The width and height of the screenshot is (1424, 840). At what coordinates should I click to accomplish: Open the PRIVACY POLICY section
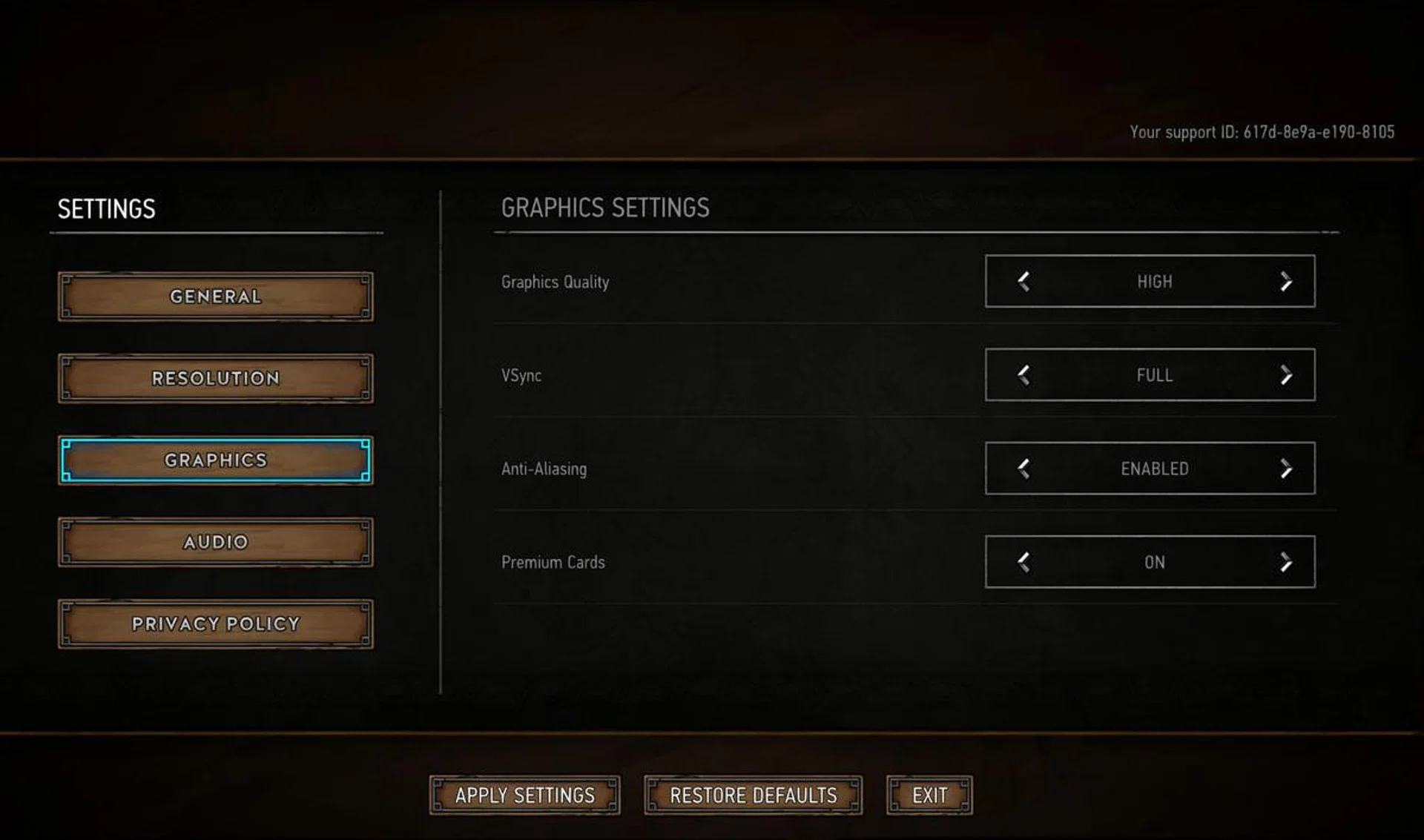click(214, 624)
